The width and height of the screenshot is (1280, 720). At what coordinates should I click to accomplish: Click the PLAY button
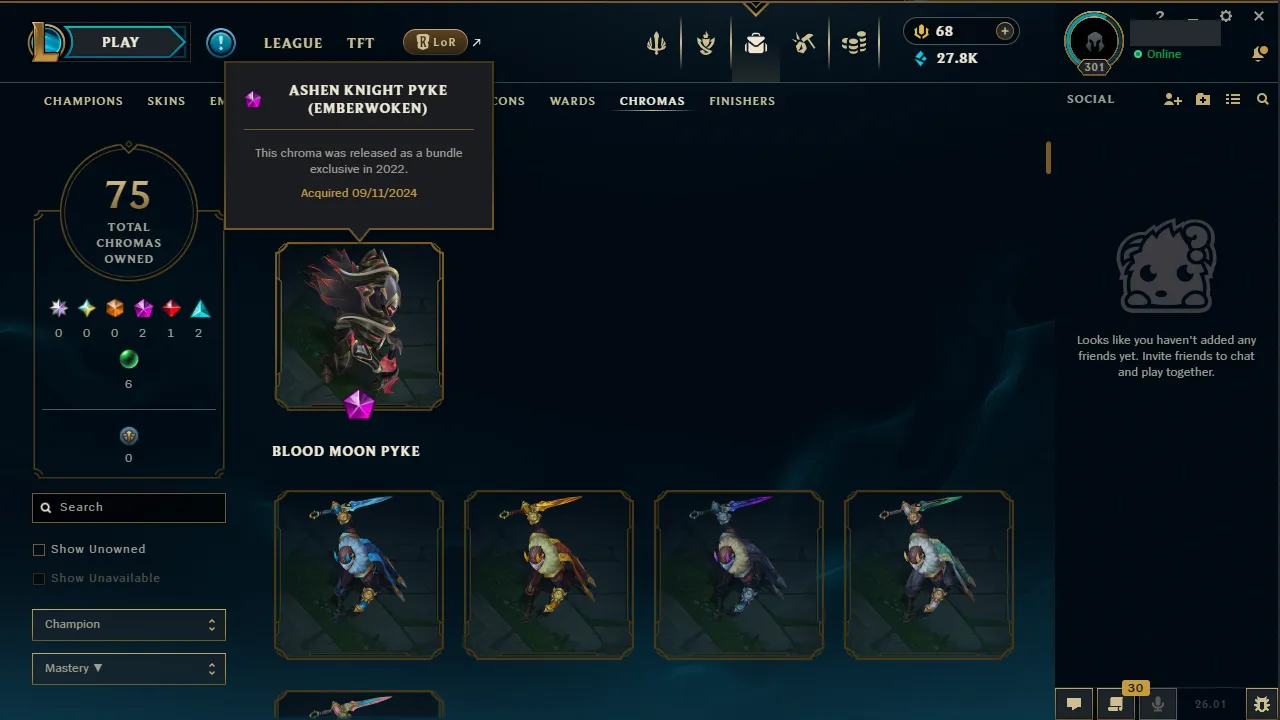(119, 42)
